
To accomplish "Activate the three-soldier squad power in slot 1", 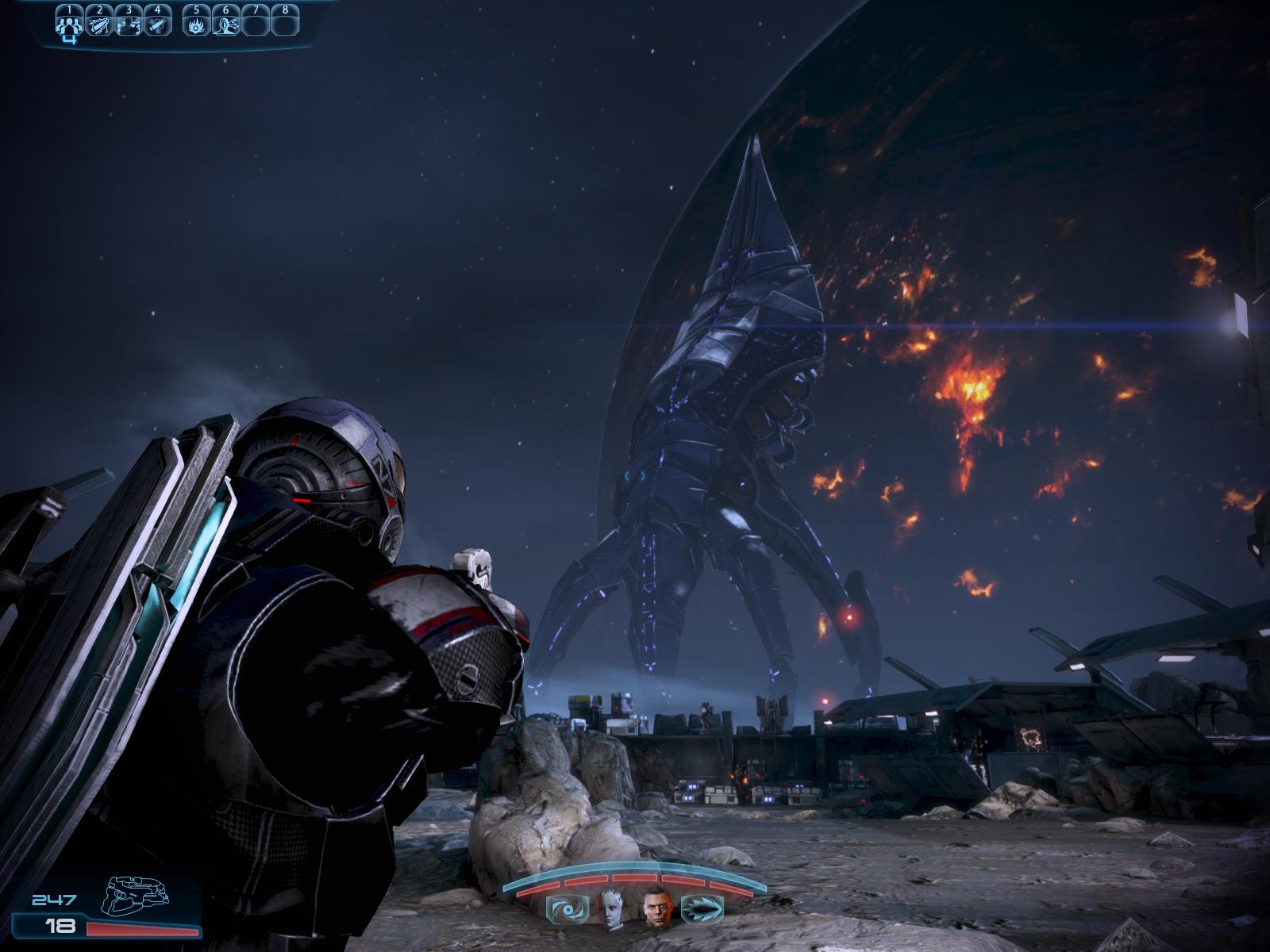I will point(70,25).
